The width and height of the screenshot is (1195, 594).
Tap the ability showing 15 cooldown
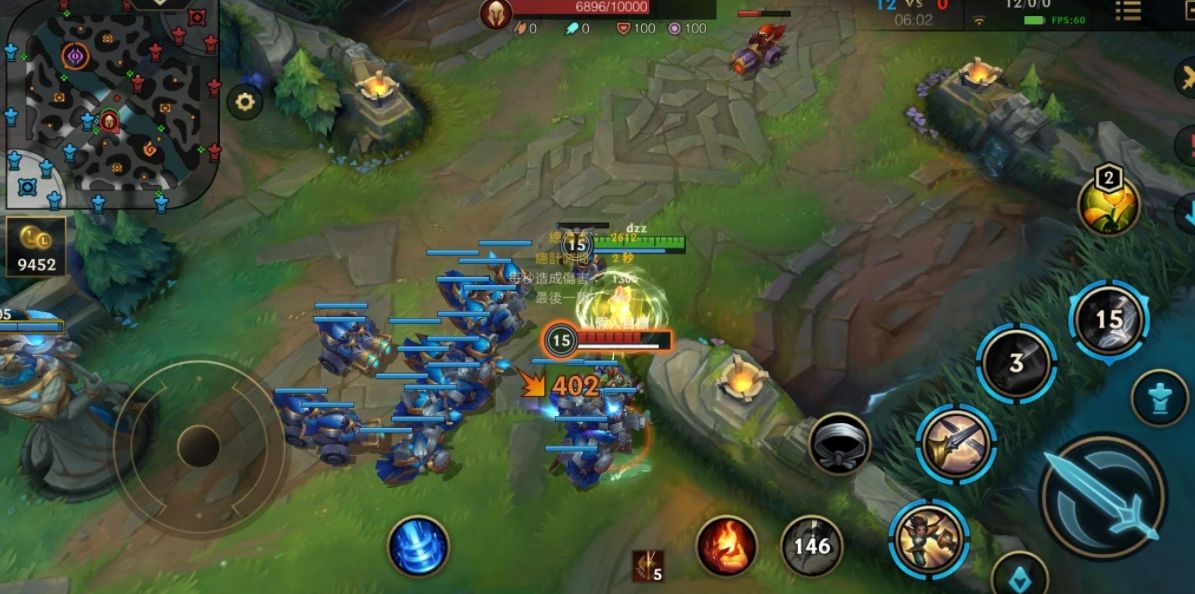pyautogui.click(x=1109, y=320)
